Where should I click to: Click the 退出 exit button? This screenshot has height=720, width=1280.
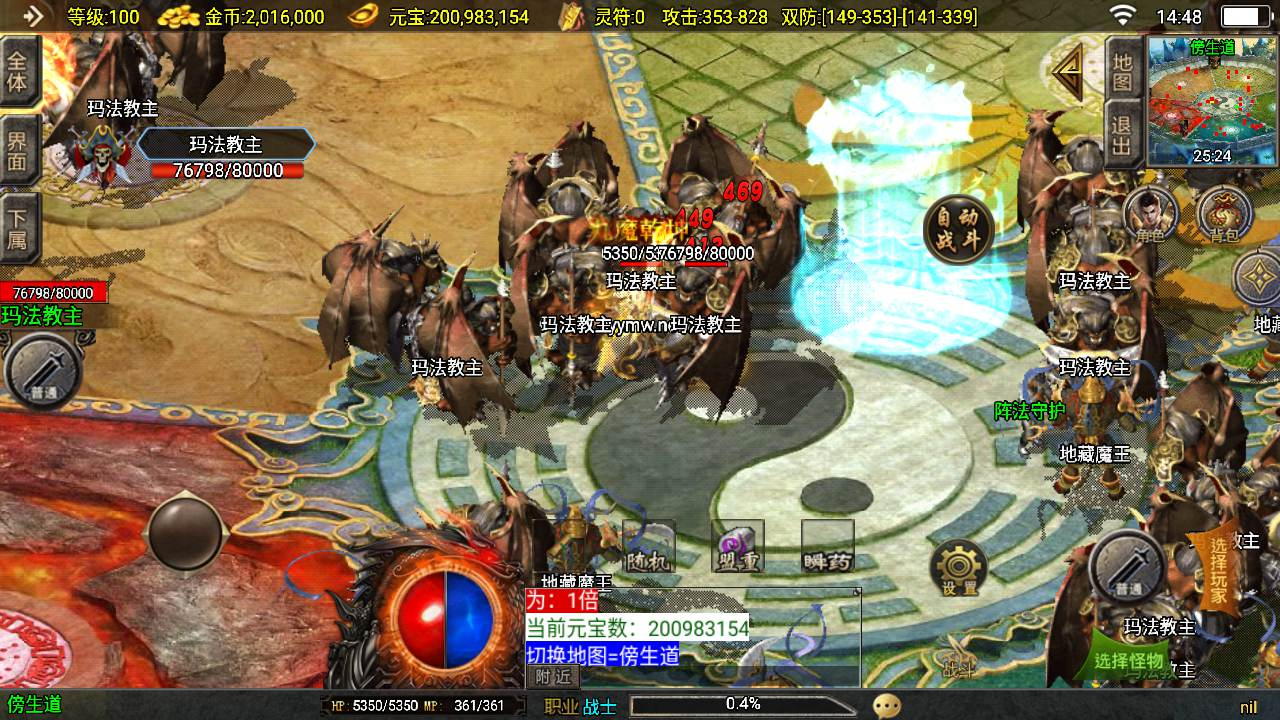[1123, 137]
